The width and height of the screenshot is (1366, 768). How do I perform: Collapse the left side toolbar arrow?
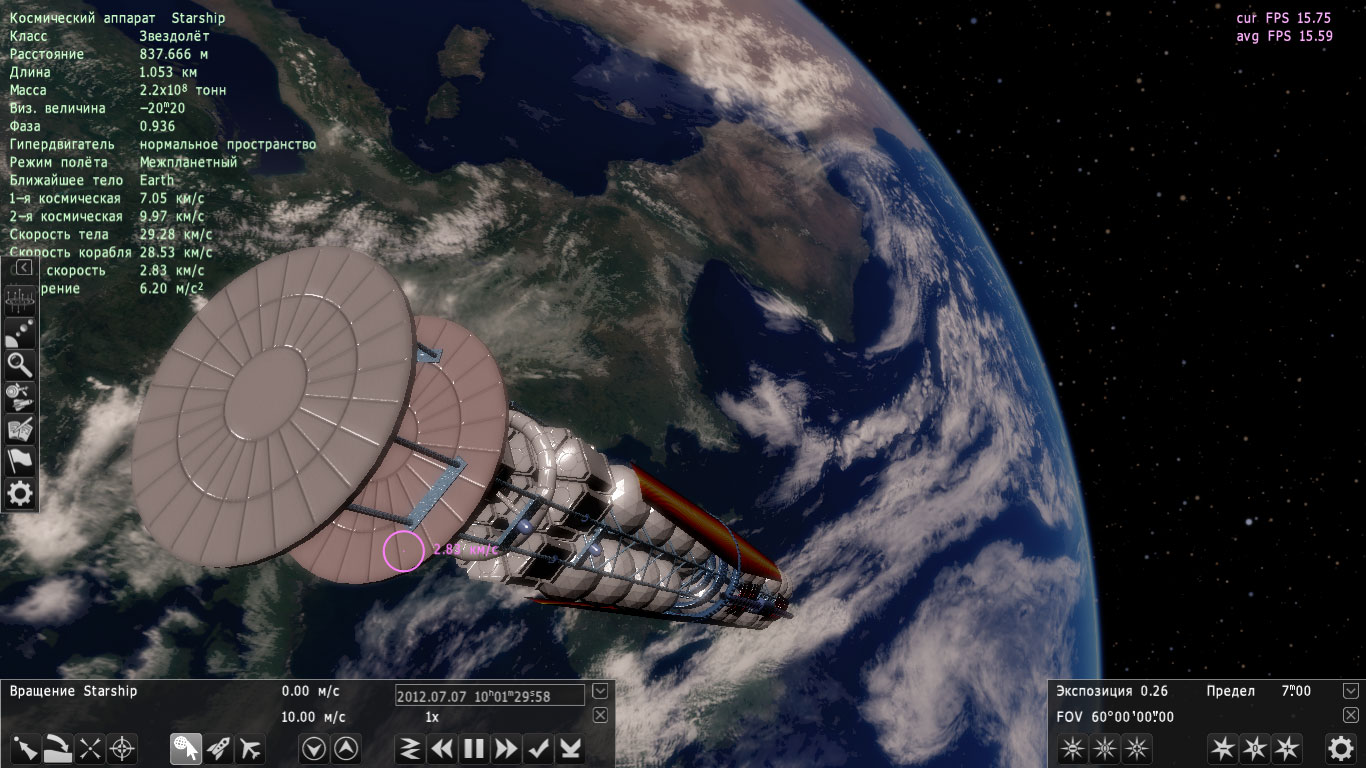point(22,268)
